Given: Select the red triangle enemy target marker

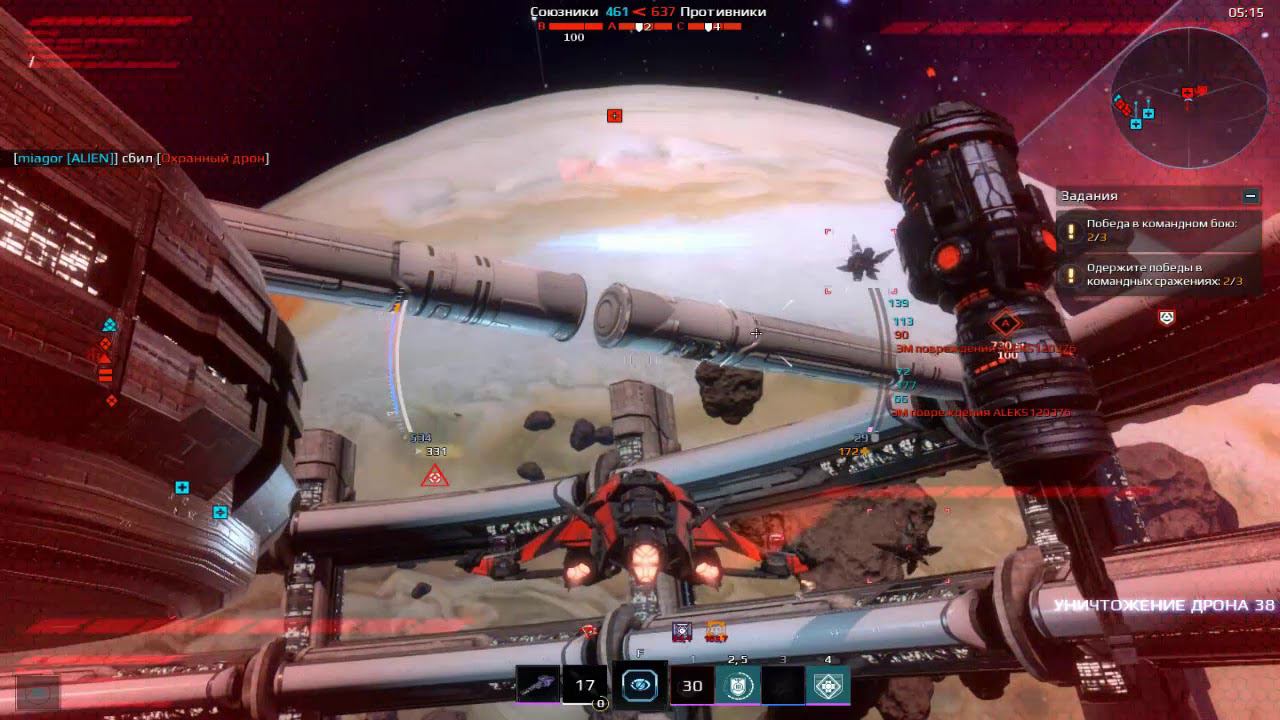Looking at the screenshot, I should tap(435, 477).
